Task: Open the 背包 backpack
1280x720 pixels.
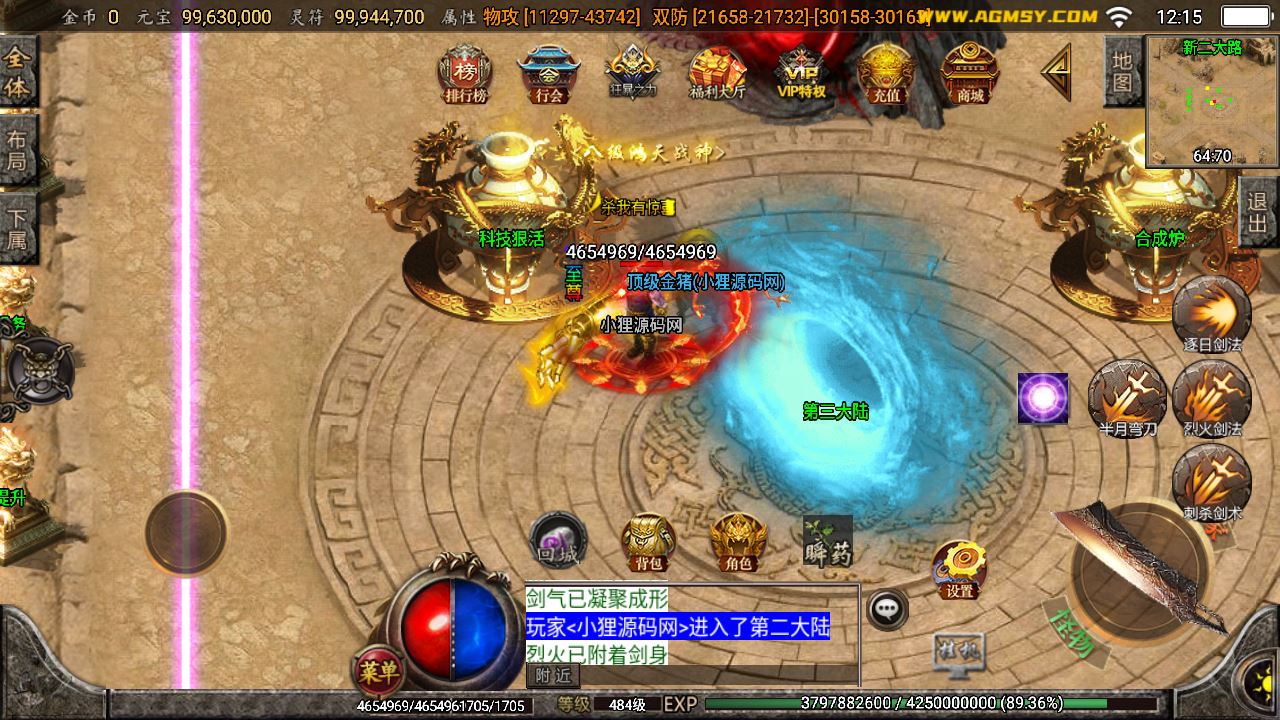Action: tap(648, 541)
